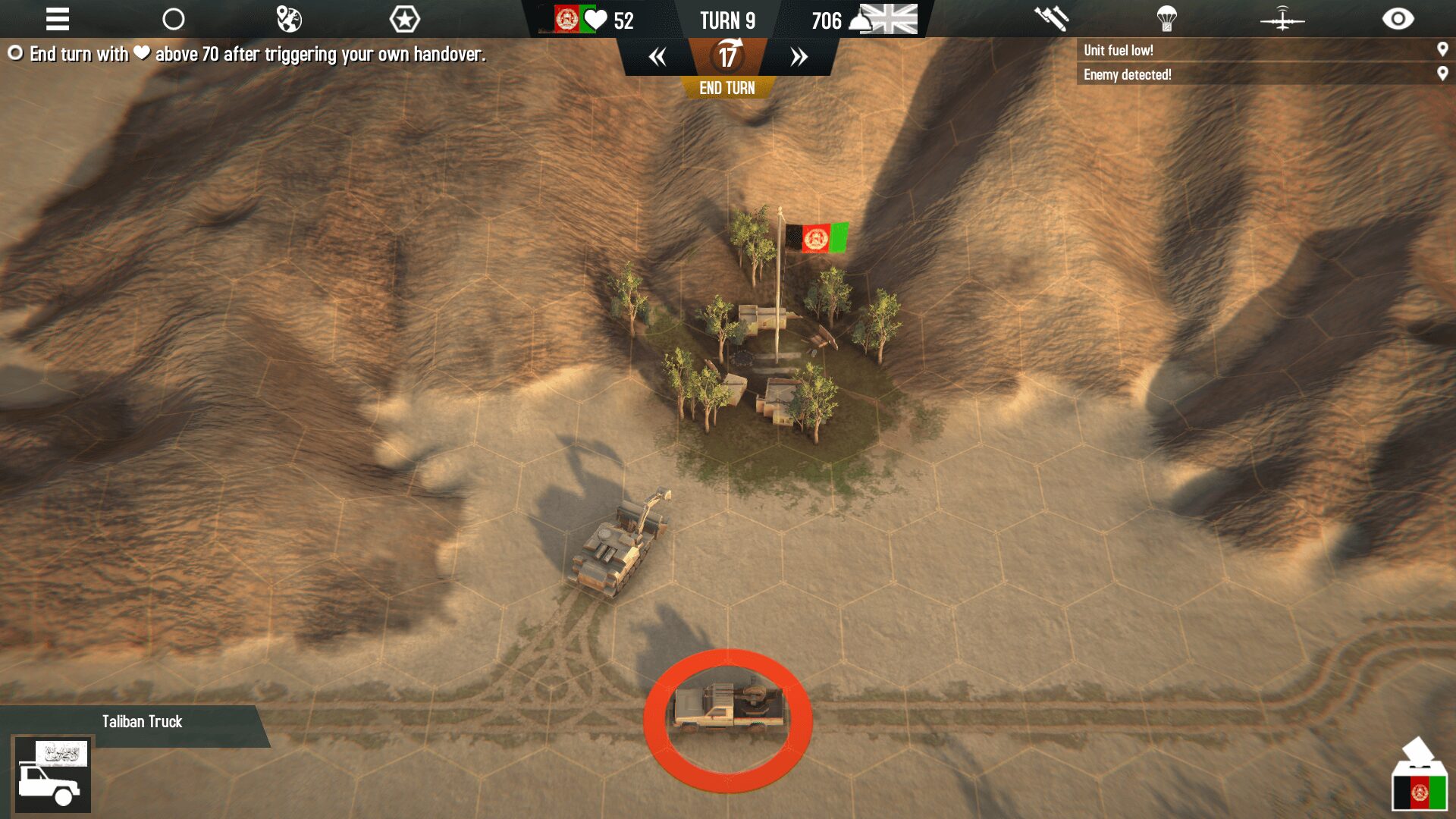Activate the missile strike support icon

(x=1051, y=19)
